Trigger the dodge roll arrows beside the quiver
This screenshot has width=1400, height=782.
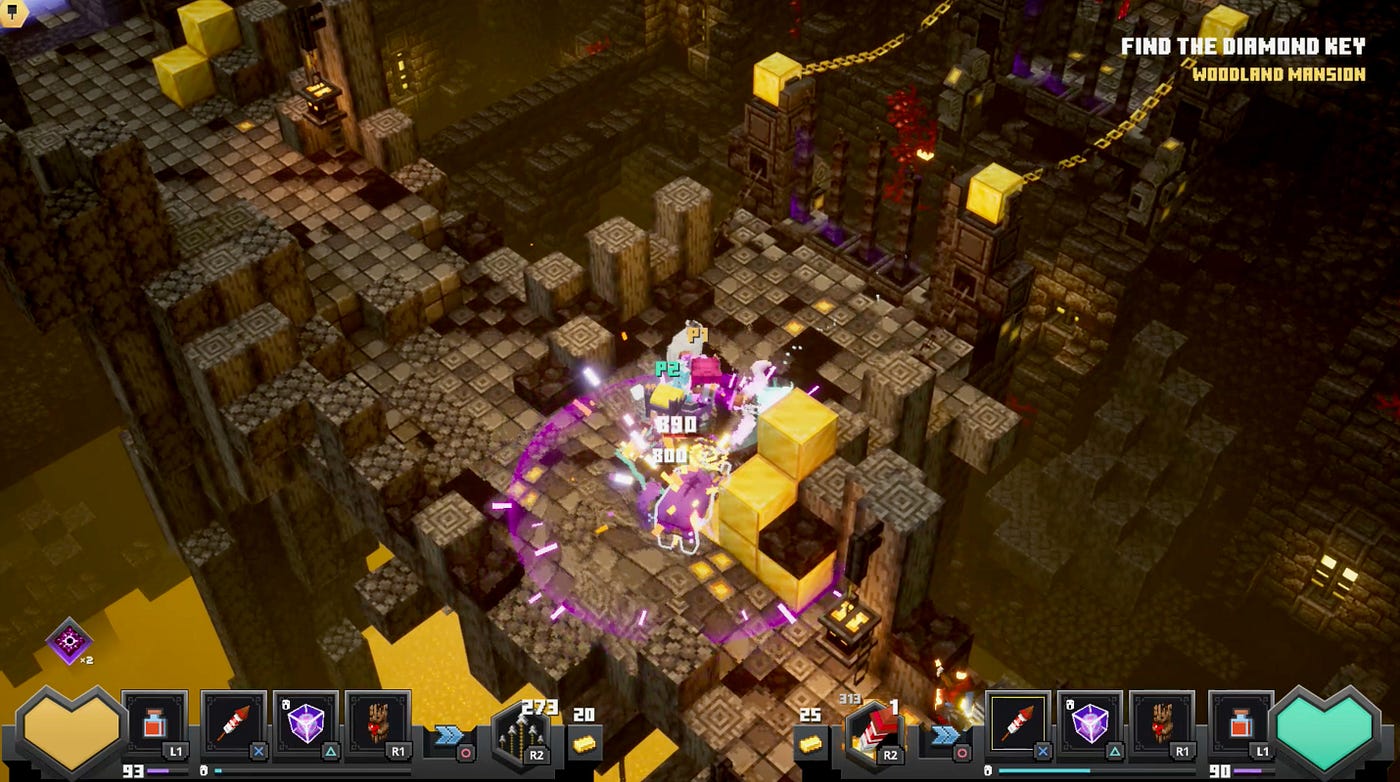pyautogui.click(x=449, y=737)
